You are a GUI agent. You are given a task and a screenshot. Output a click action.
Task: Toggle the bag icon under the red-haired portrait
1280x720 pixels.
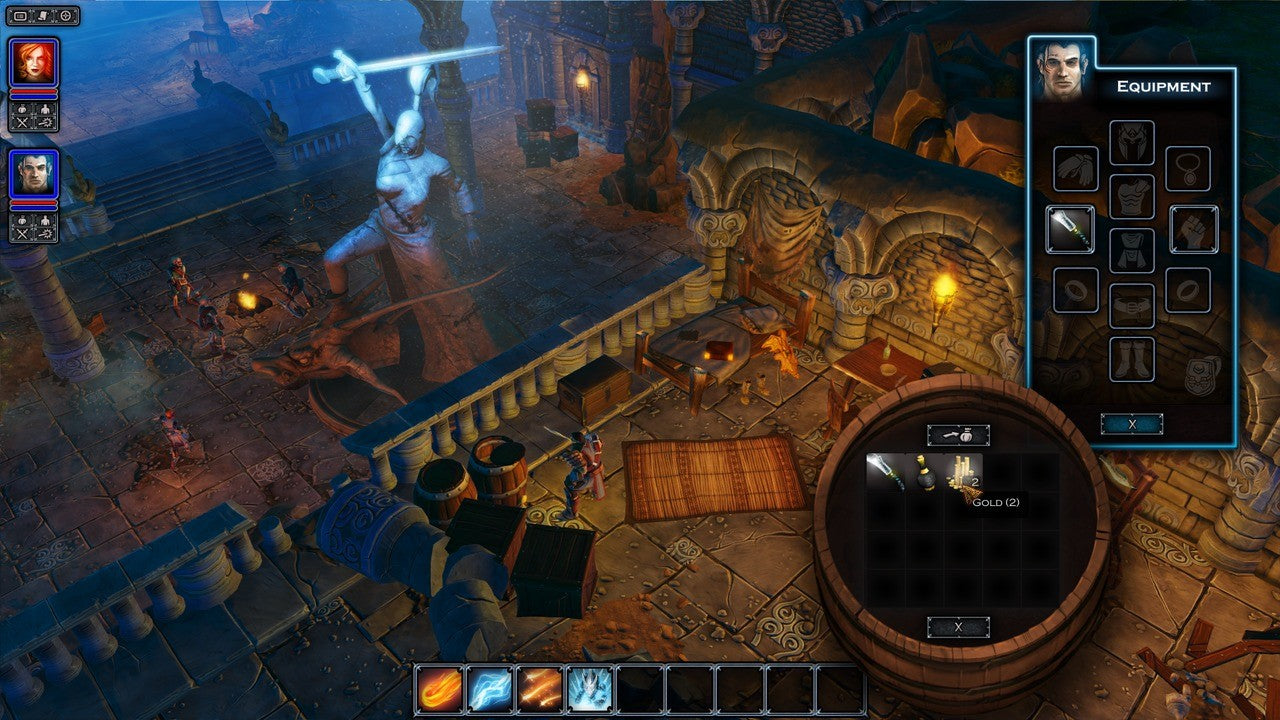[x=24, y=109]
